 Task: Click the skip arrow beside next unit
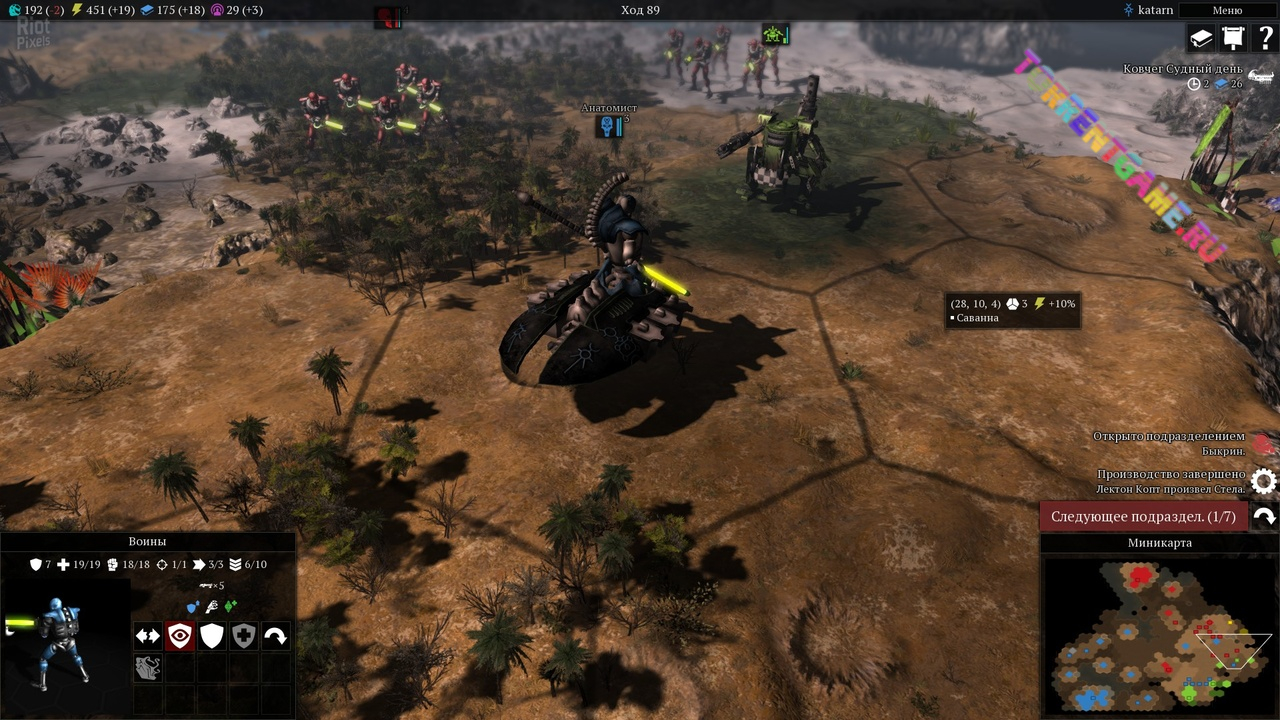[1264, 516]
